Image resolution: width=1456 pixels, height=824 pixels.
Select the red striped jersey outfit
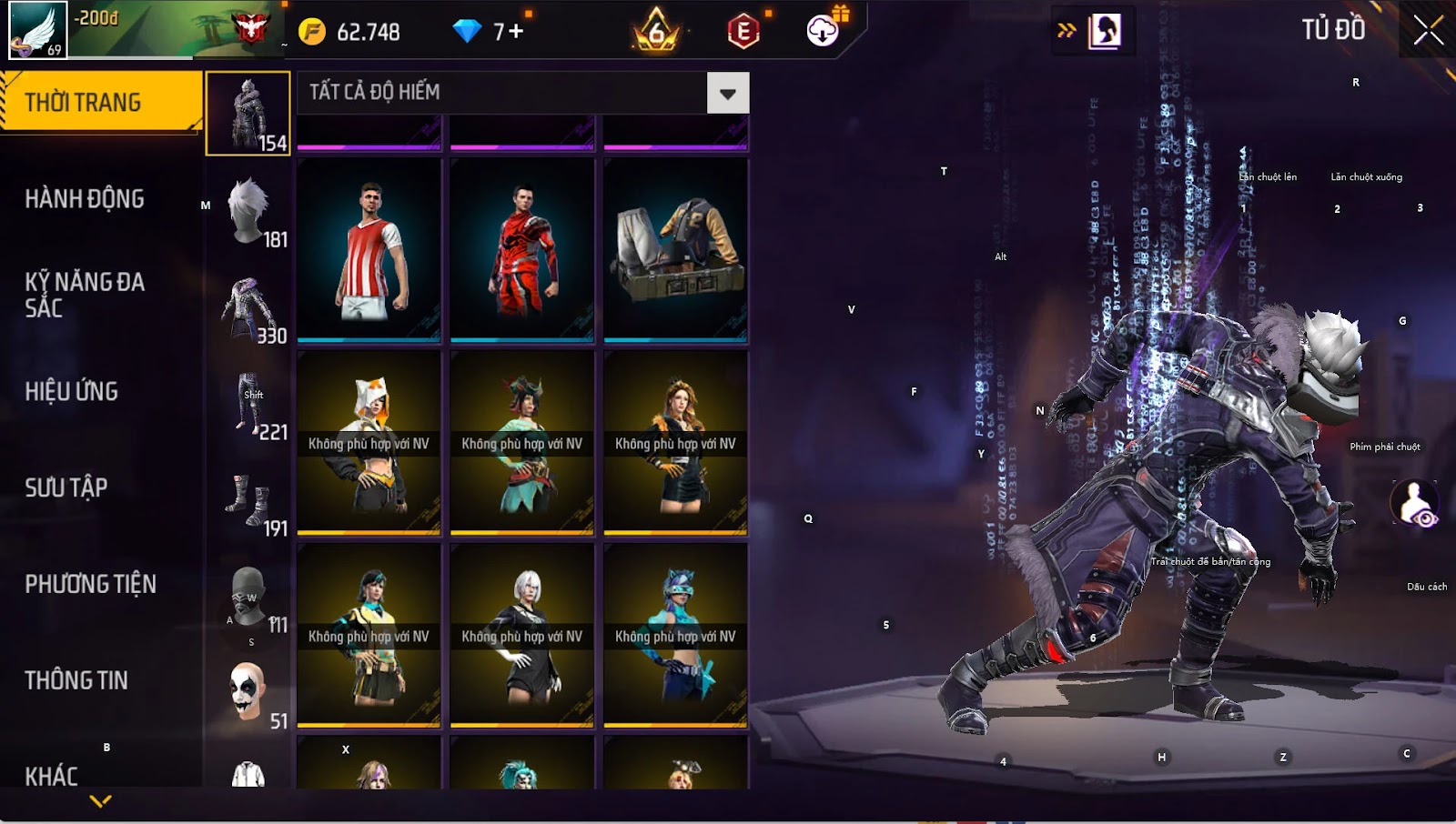tap(369, 250)
